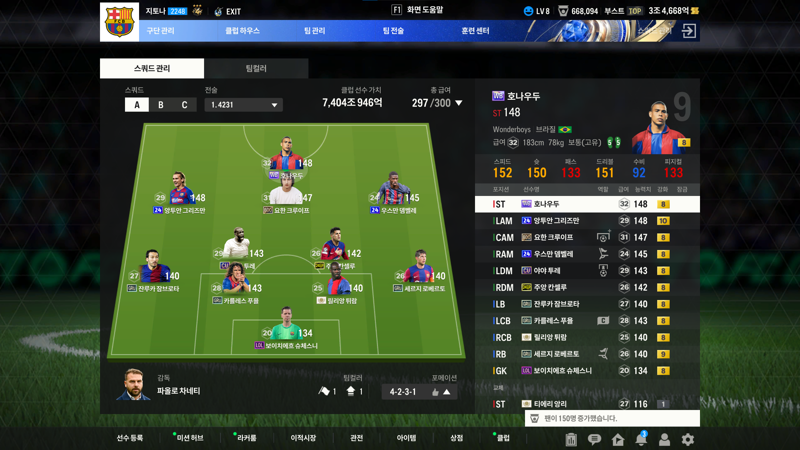This screenshot has width=800, height=450.
Task: Select squad B
Action: point(161,105)
